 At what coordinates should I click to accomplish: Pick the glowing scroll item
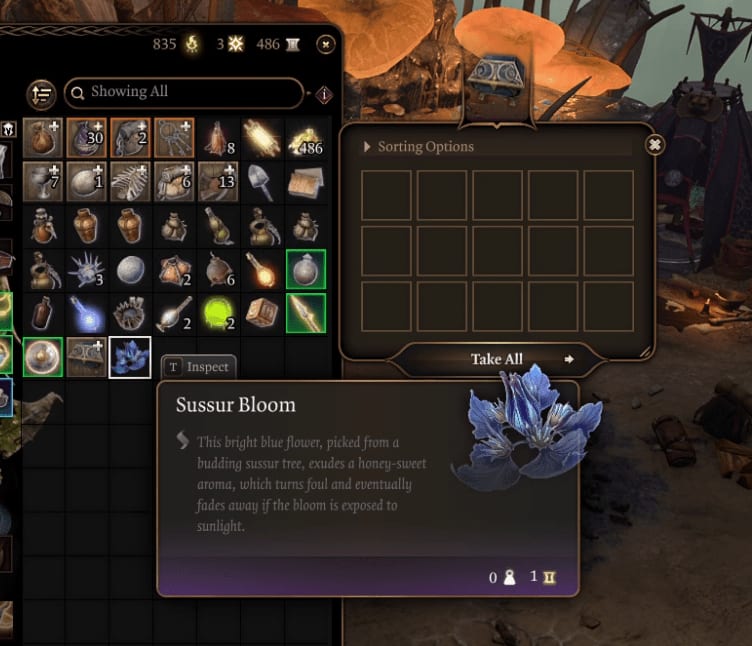click(x=262, y=138)
